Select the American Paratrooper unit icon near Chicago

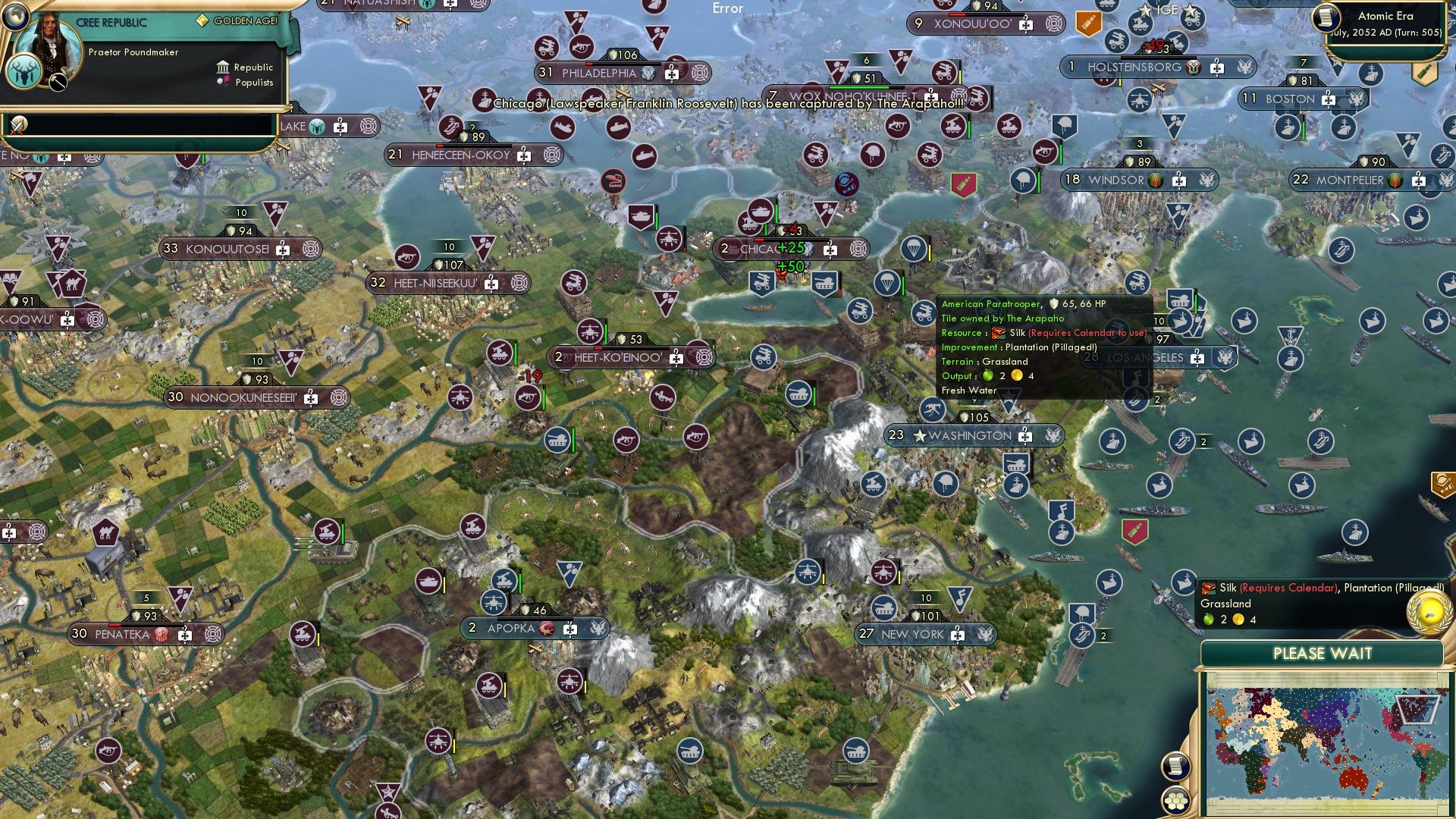(x=886, y=283)
